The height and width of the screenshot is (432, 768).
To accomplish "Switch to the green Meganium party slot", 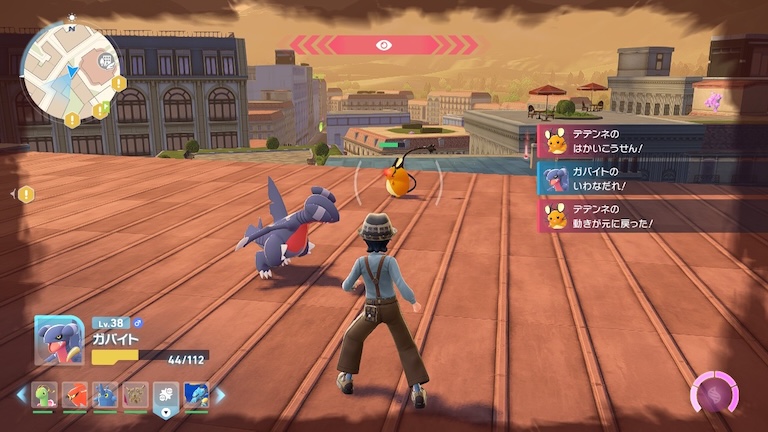I will 45,394.
